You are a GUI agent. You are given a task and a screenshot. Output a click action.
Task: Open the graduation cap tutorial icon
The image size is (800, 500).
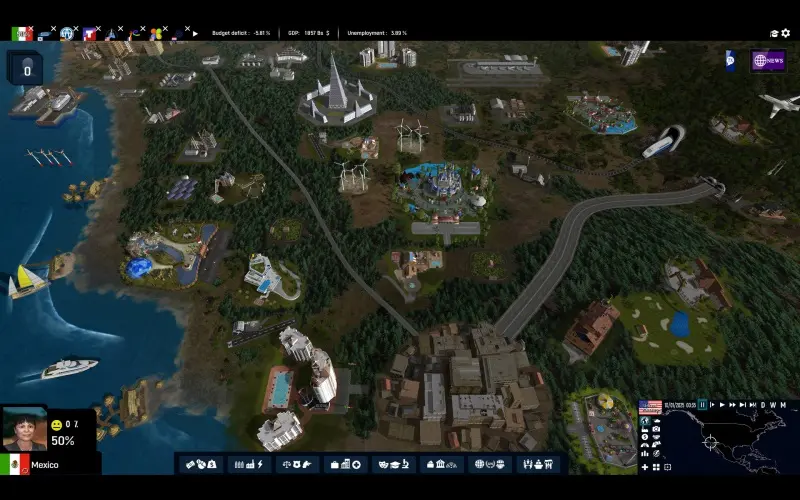coord(773,33)
